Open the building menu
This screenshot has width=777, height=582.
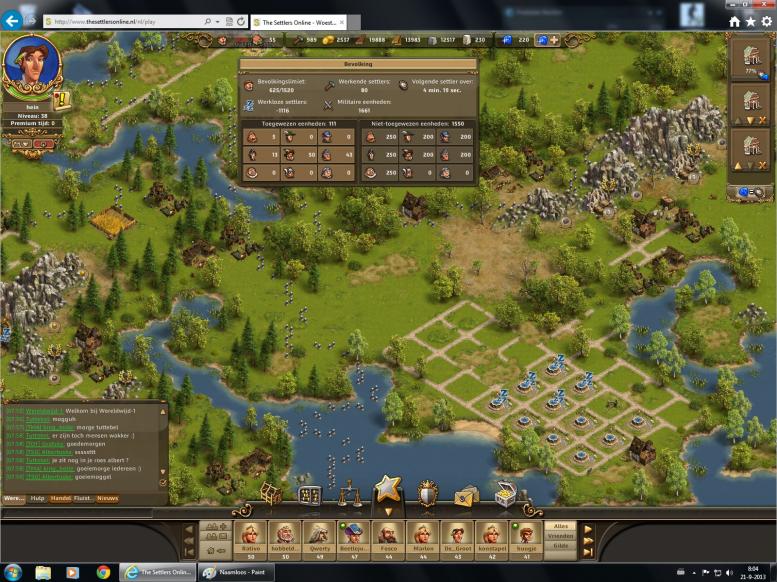click(x=271, y=495)
